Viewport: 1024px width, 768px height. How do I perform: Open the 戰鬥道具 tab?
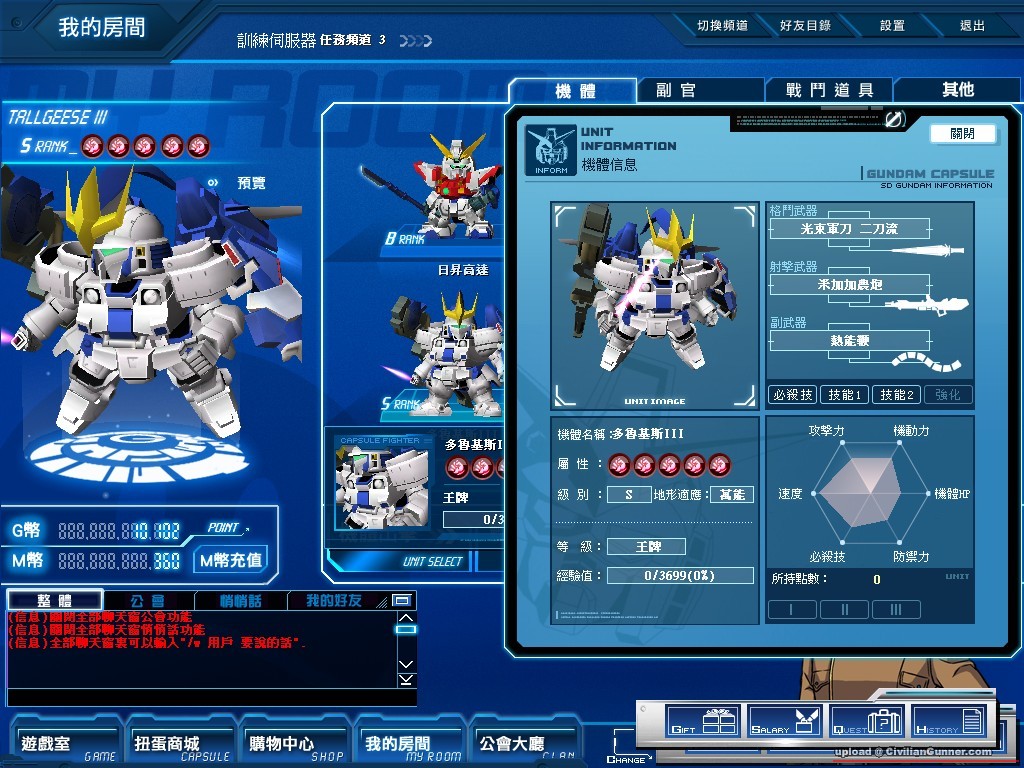pos(829,90)
